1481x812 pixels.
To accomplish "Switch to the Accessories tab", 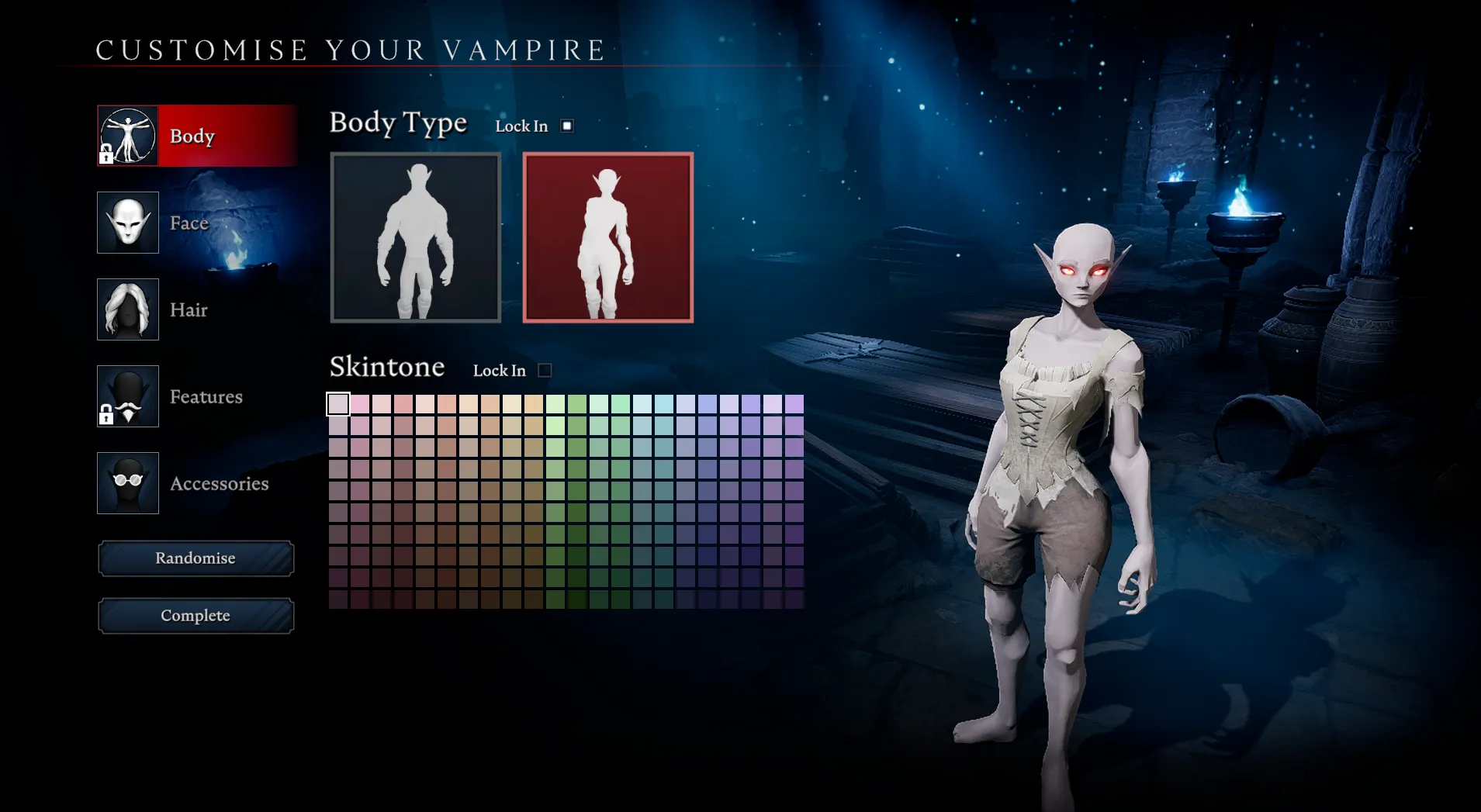I will pos(220,483).
